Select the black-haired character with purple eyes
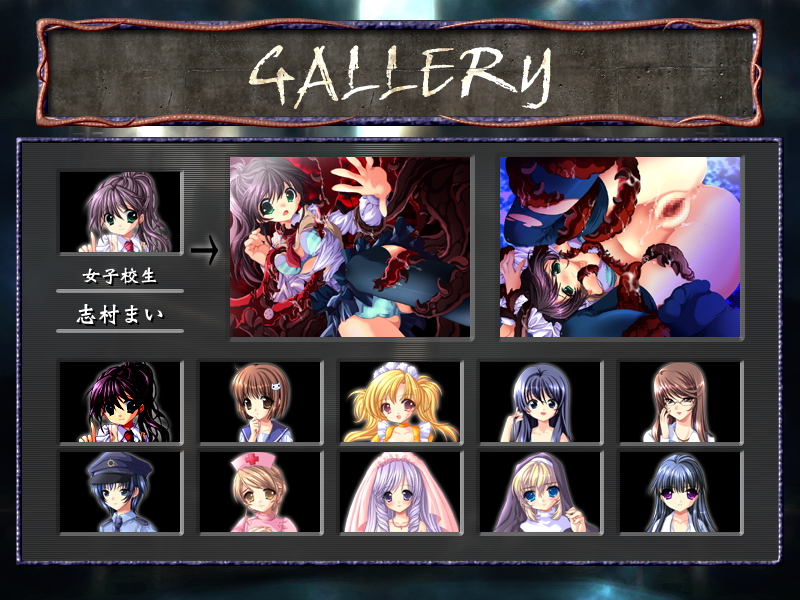The image size is (800, 600). coord(681,491)
